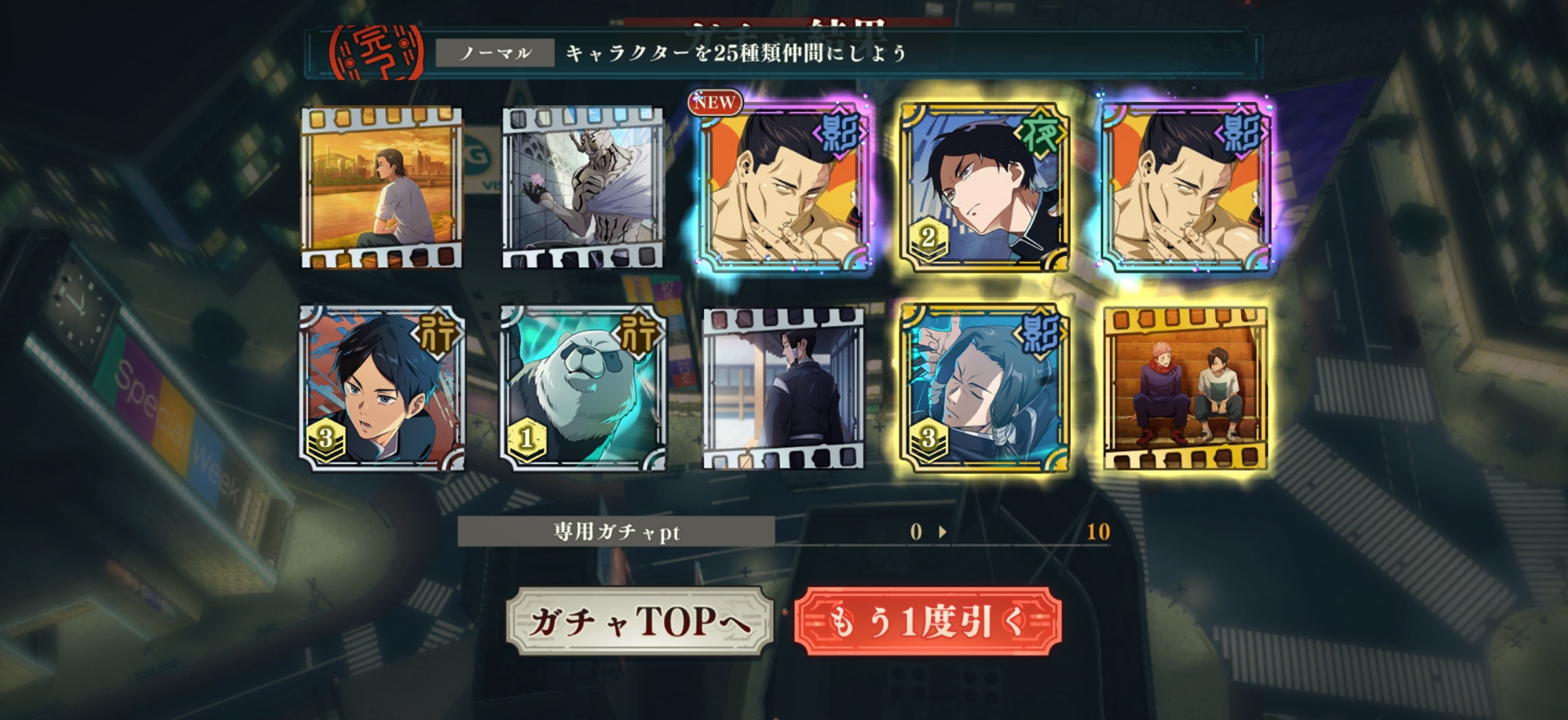
Task: Select the long-haired man rank 3 card
Action: pos(985,389)
